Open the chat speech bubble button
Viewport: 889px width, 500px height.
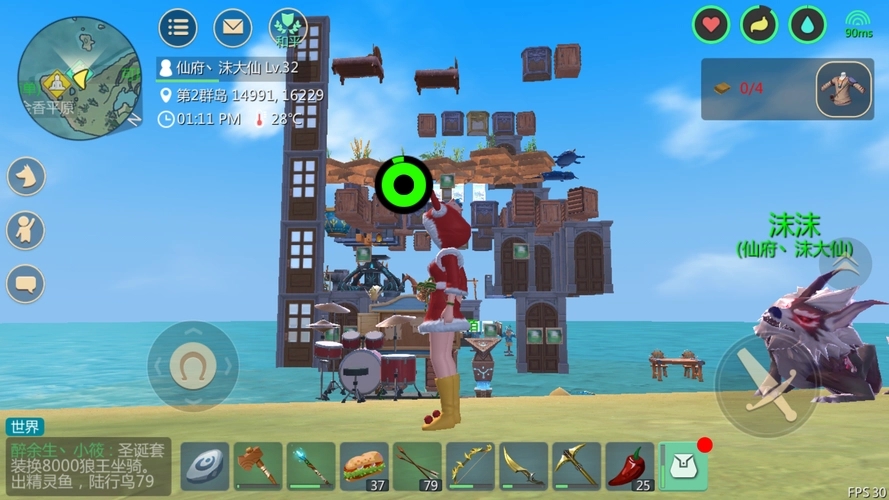click(25, 283)
